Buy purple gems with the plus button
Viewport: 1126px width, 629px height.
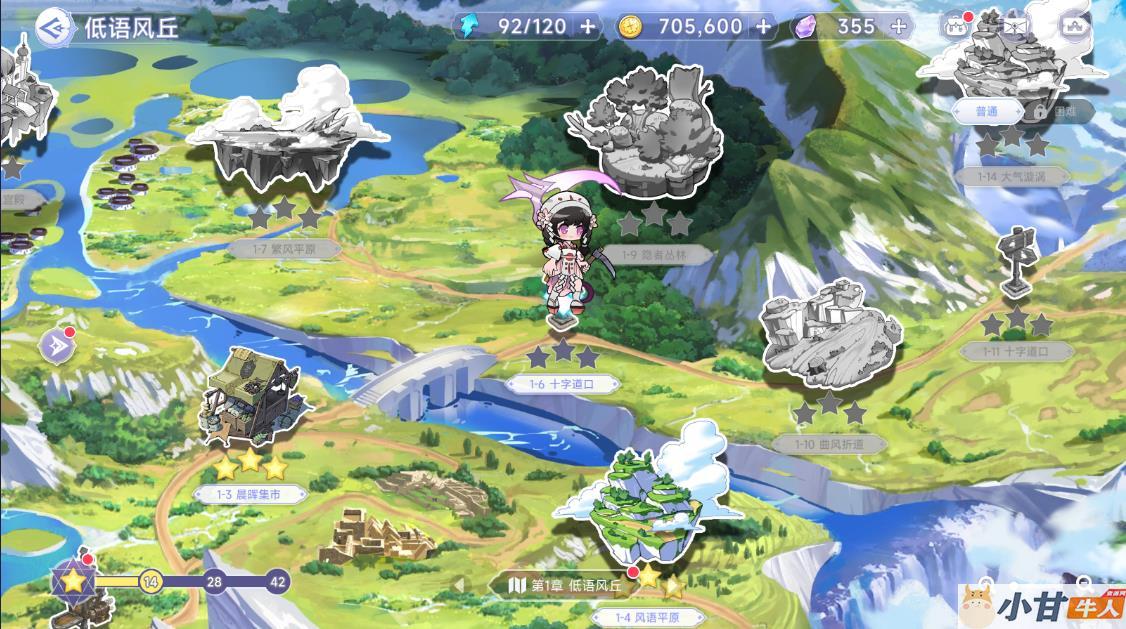click(898, 27)
